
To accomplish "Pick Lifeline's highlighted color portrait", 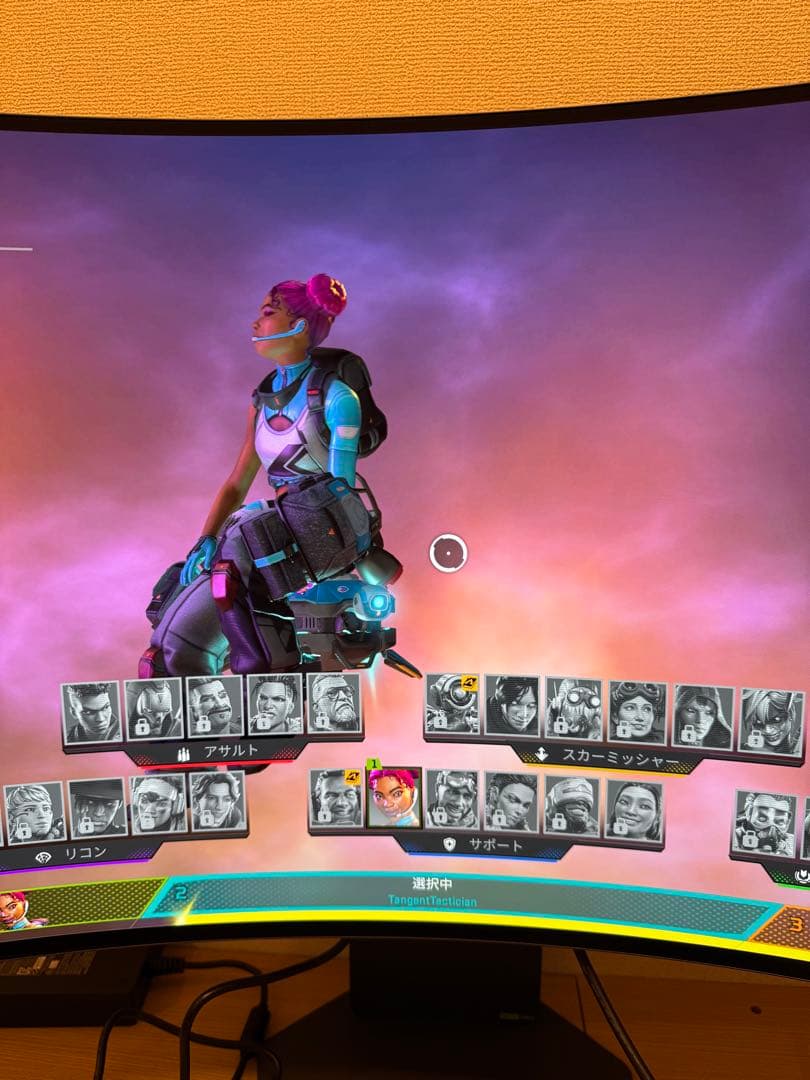I will coord(393,798).
